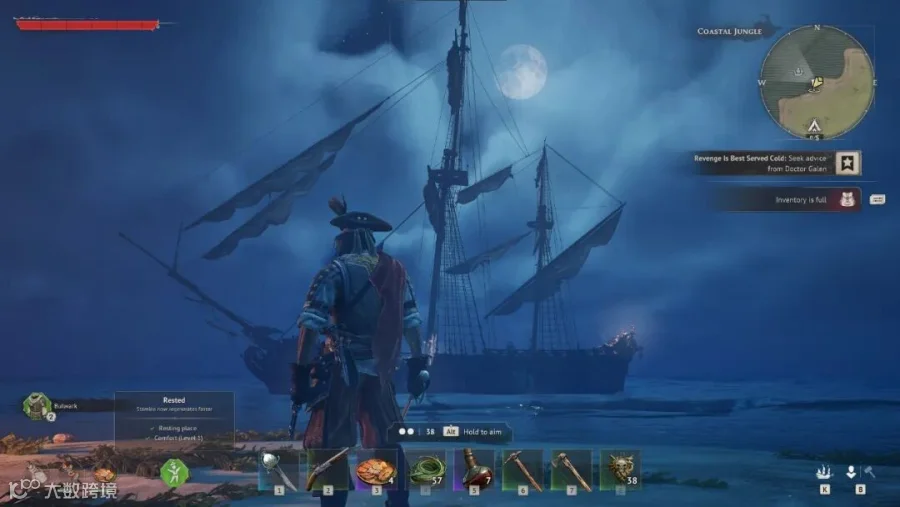Click the quest star icon
Image resolution: width=900 pixels, height=507 pixels.
(848, 162)
